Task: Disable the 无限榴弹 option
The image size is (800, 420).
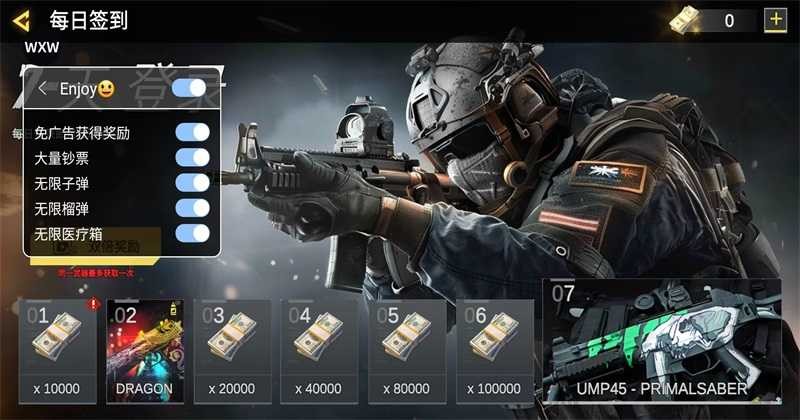Action: click(x=192, y=208)
